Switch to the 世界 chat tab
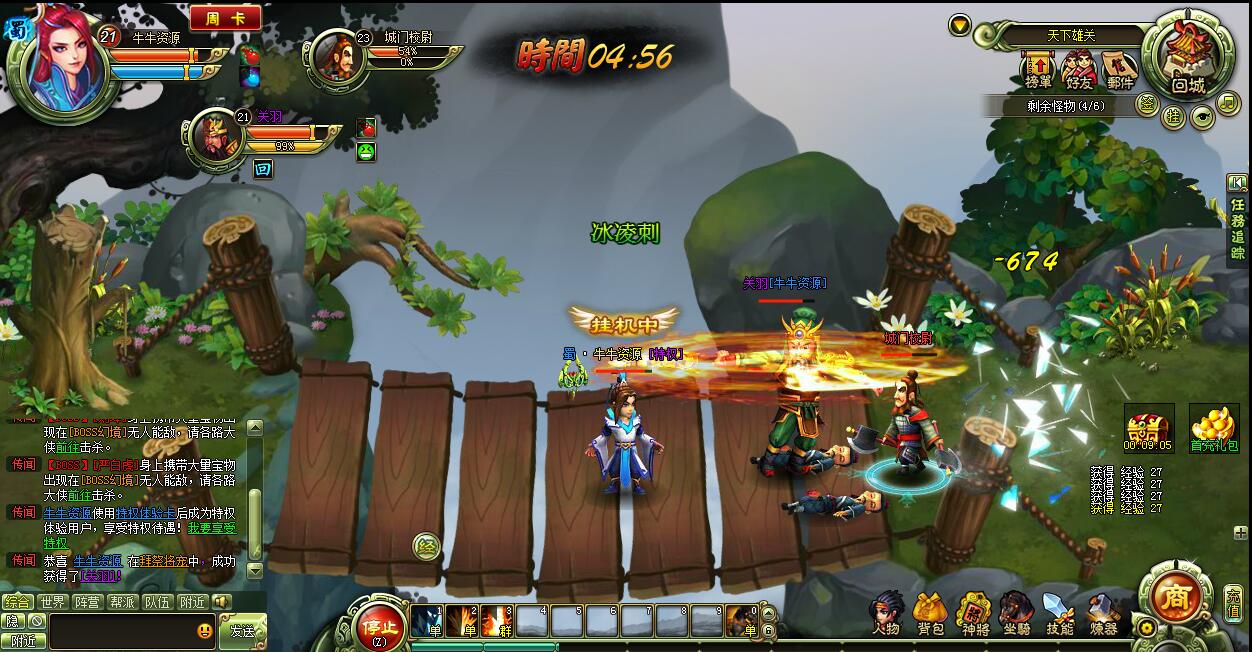The image size is (1252, 652). point(52,602)
